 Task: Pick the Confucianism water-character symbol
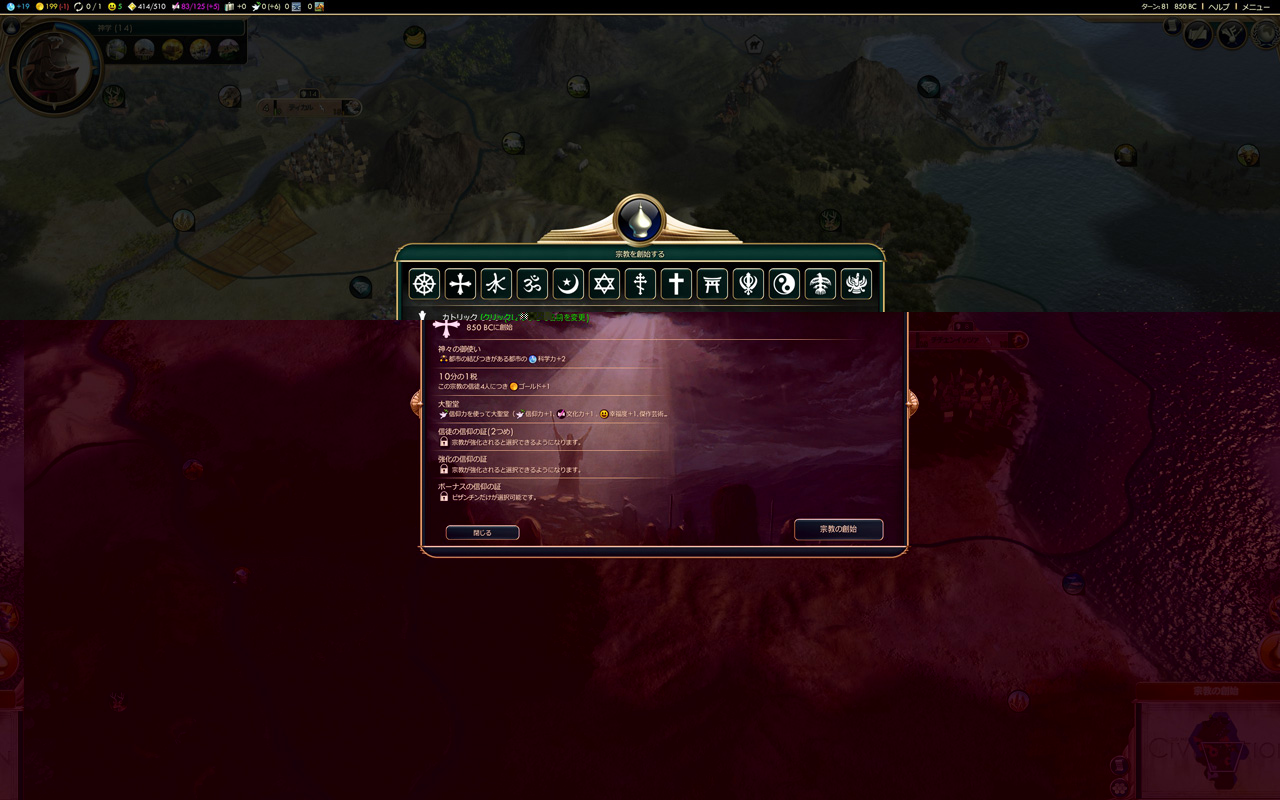496,284
